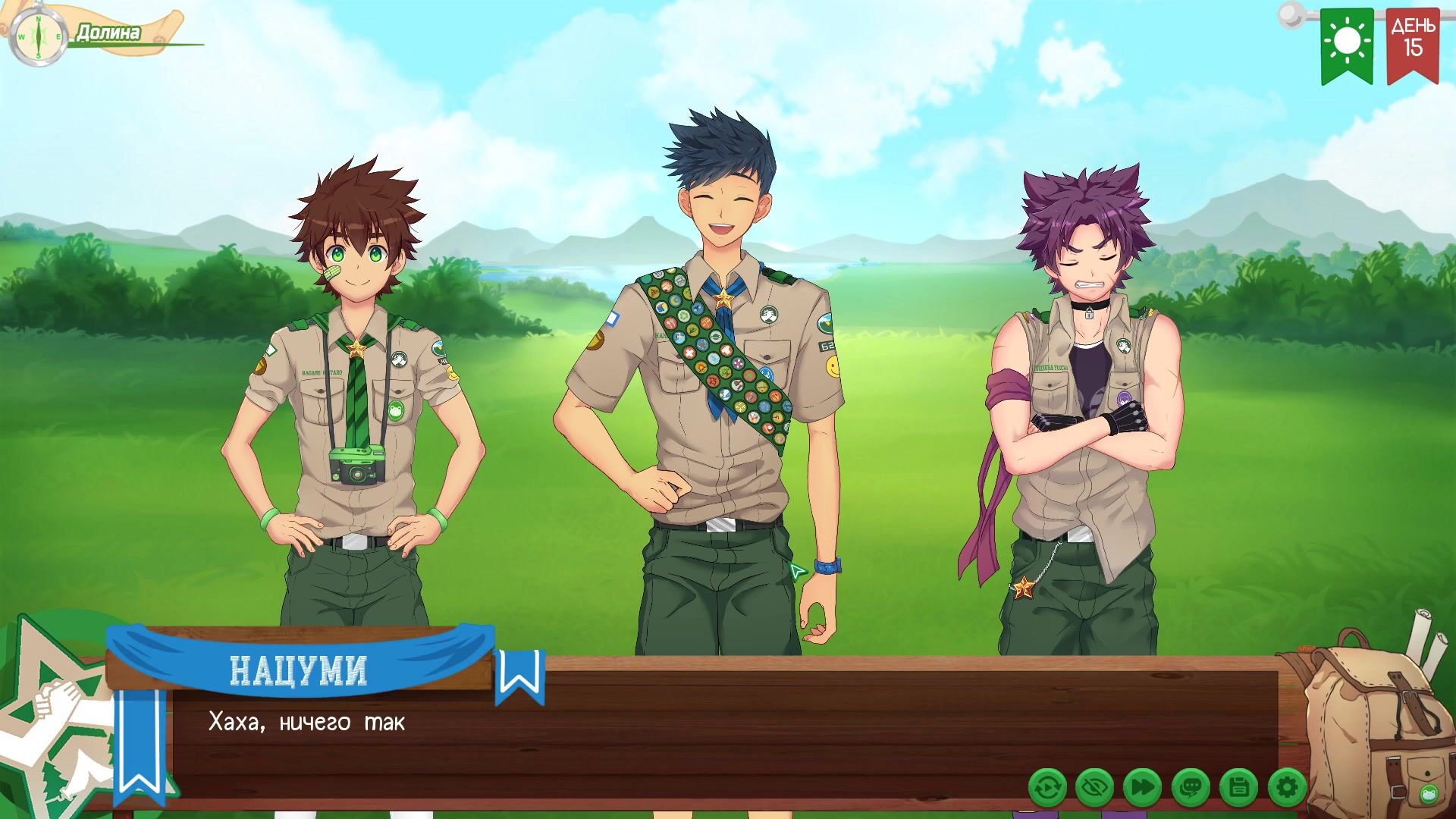Click the Day 15 calendar banner
The image size is (1456, 819).
pos(1412,44)
